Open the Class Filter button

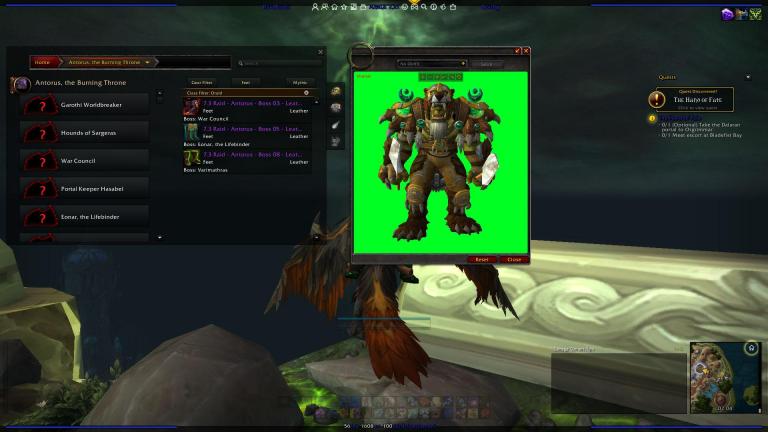pos(201,82)
